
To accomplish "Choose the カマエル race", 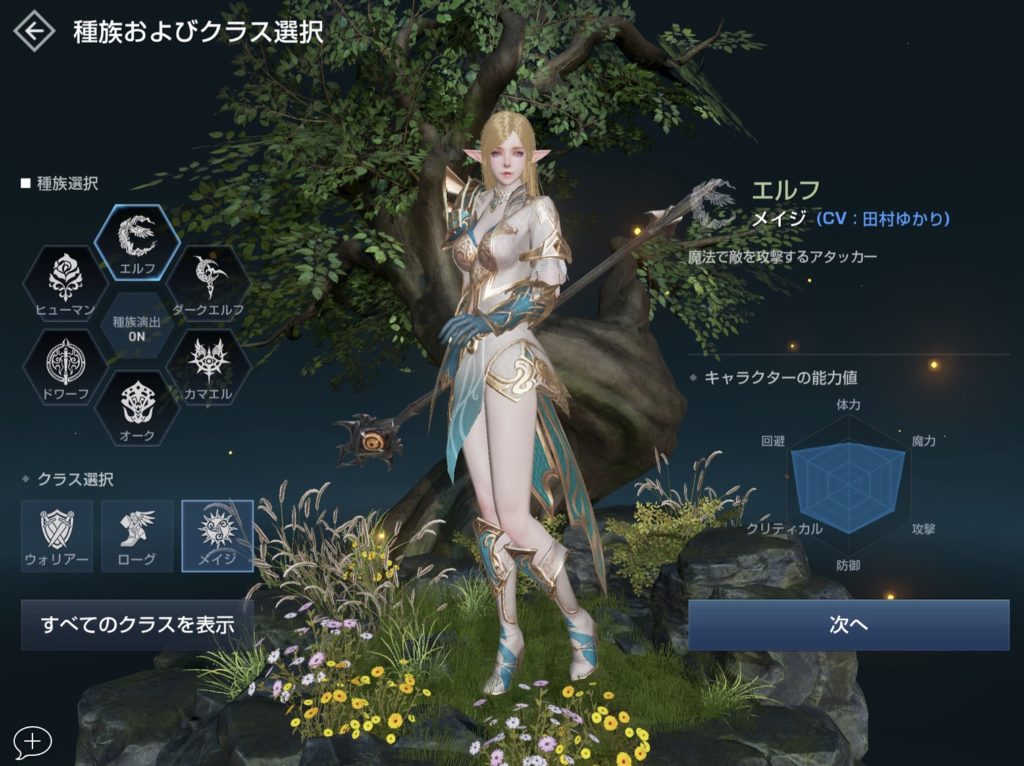I will 208,367.
